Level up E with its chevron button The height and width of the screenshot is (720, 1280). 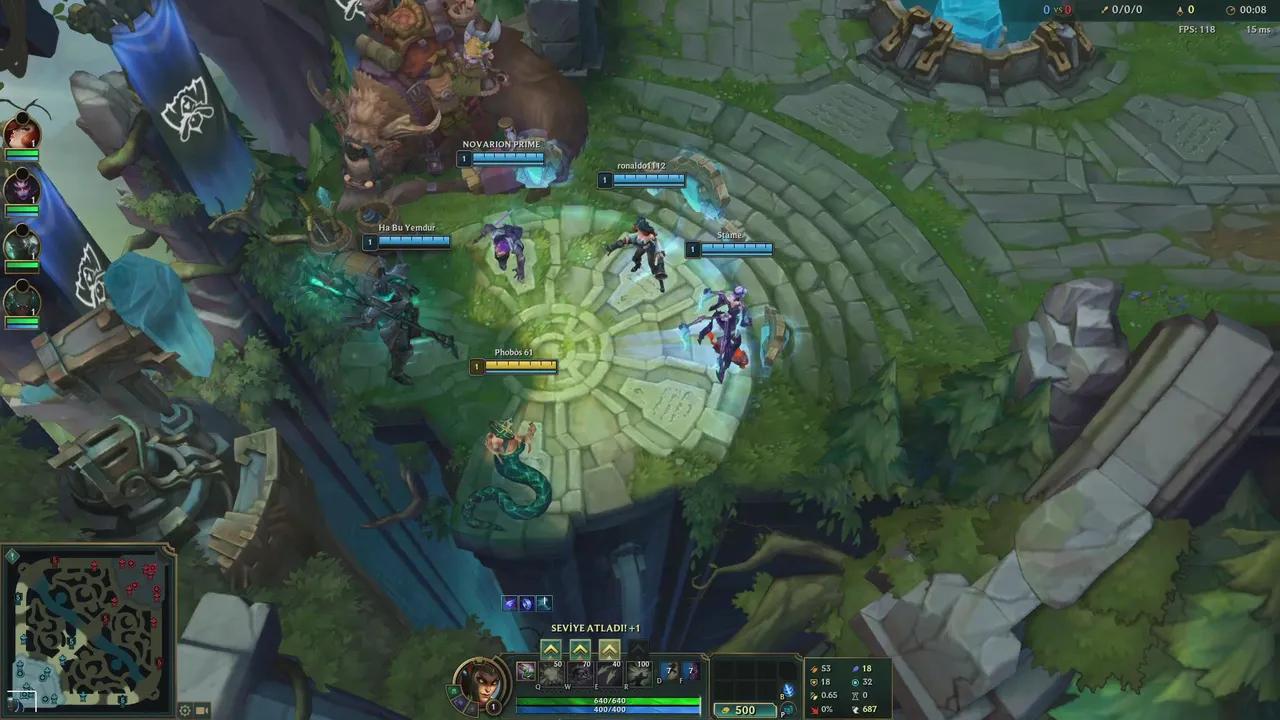tap(609, 650)
